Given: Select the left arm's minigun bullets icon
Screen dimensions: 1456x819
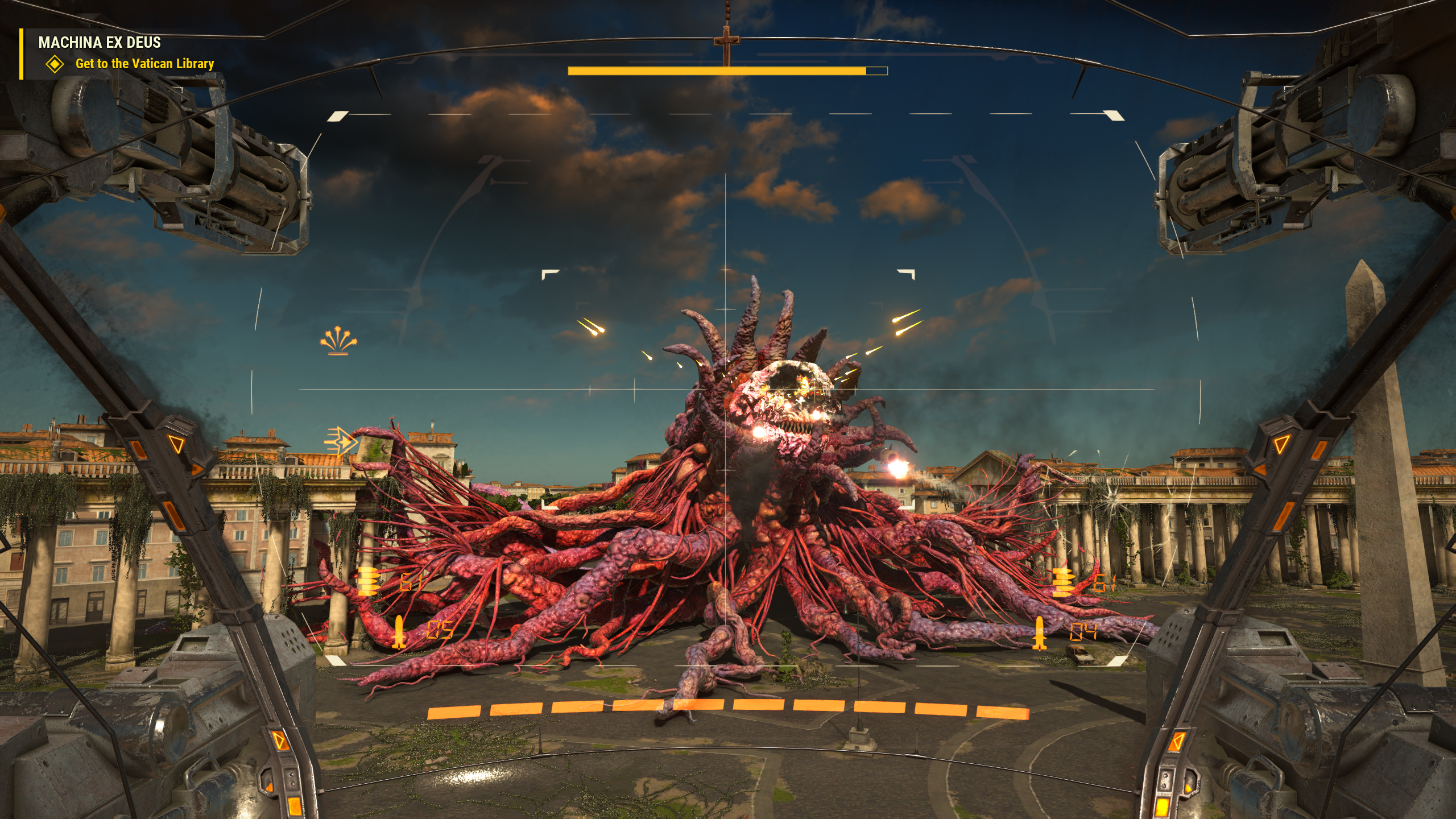Looking at the screenshot, I should click(368, 580).
